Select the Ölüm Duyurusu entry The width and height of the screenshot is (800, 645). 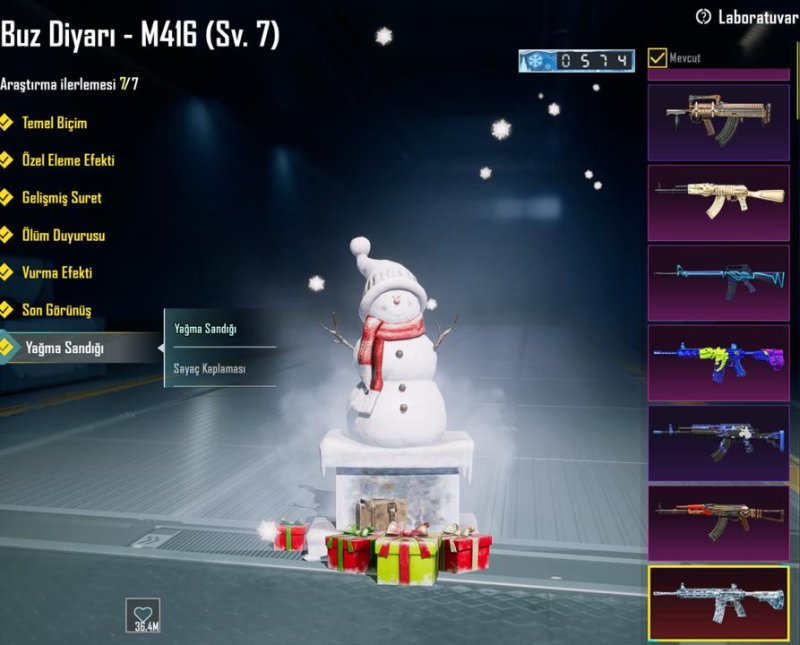tap(63, 236)
